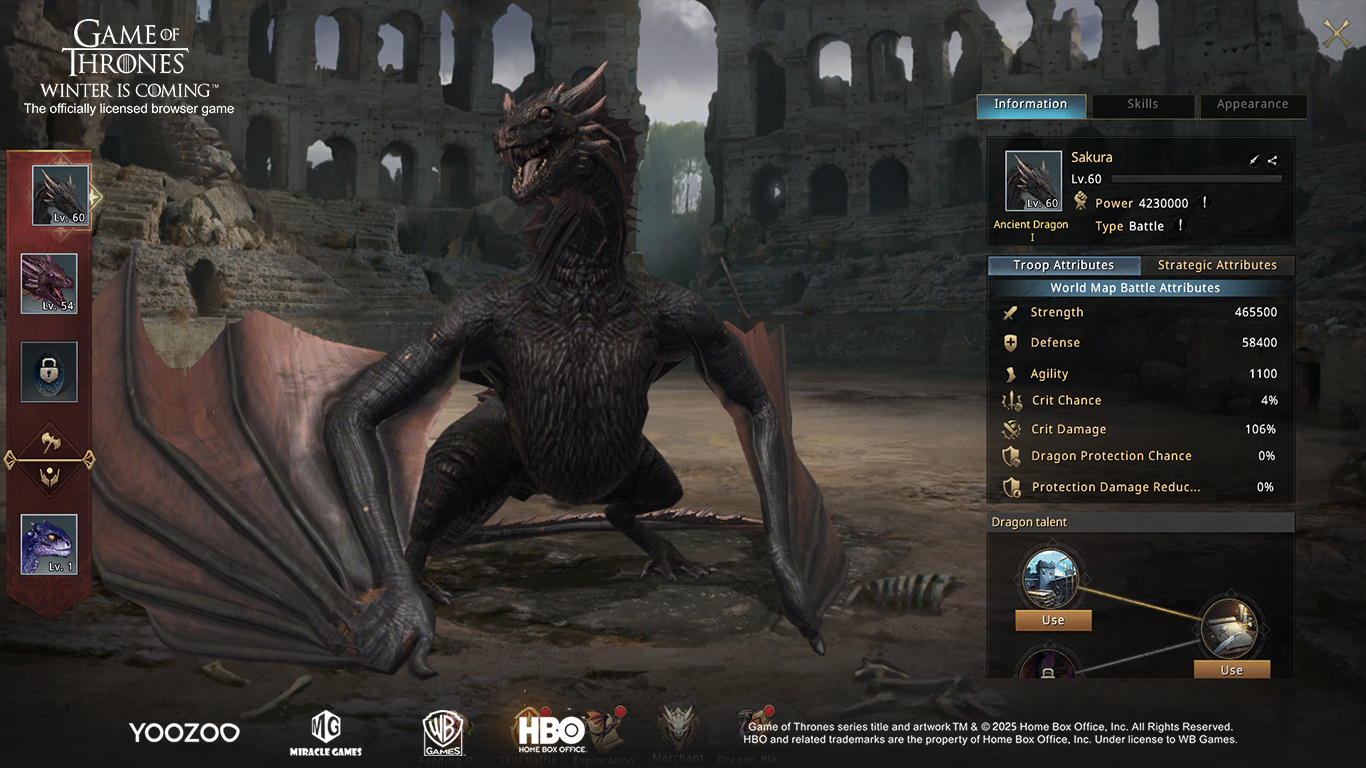The width and height of the screenshot is (1366, 768).
Task: Choose the Lv. 60 black dragon portrait in the sidebar
Action: pyautogui.click(x=60, y=195)
